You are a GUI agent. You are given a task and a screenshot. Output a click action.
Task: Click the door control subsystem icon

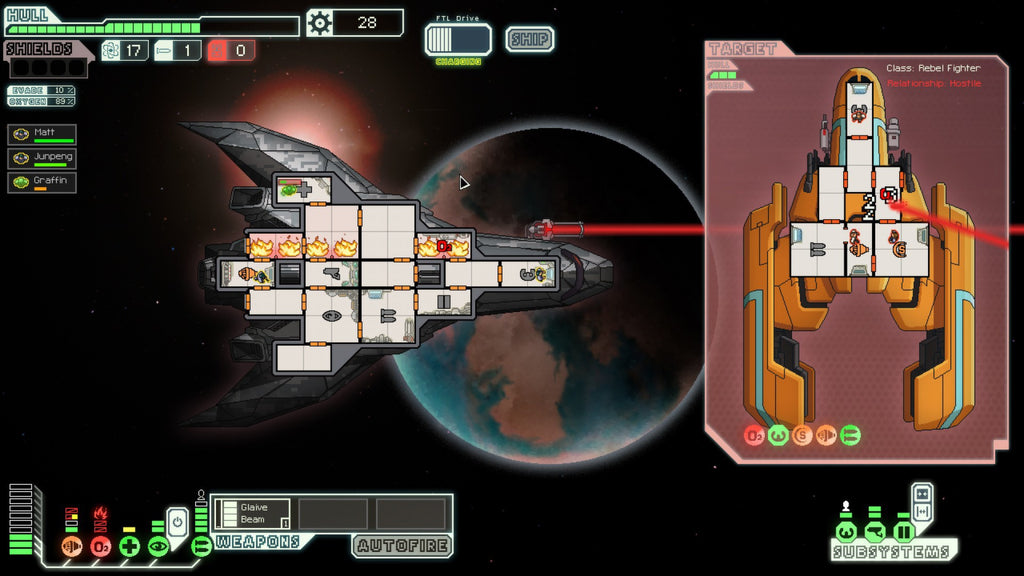[904, 531]
